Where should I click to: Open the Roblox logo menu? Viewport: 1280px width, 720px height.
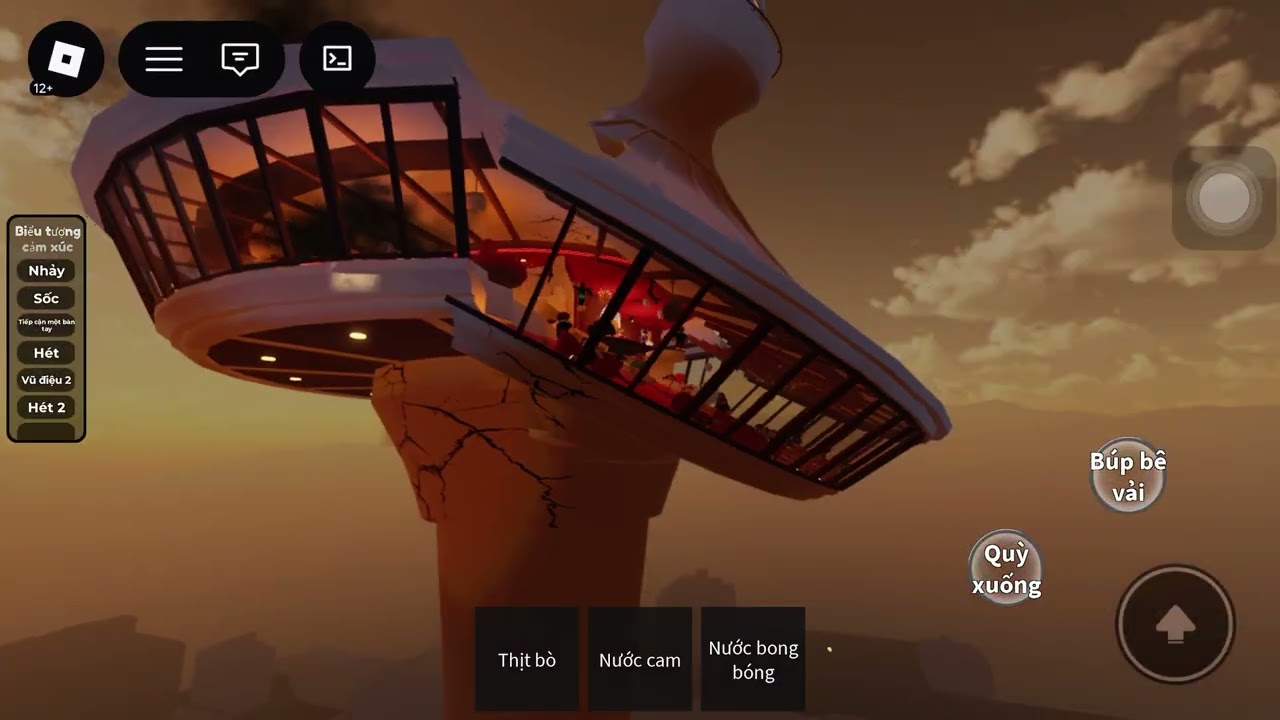(66, 60)
